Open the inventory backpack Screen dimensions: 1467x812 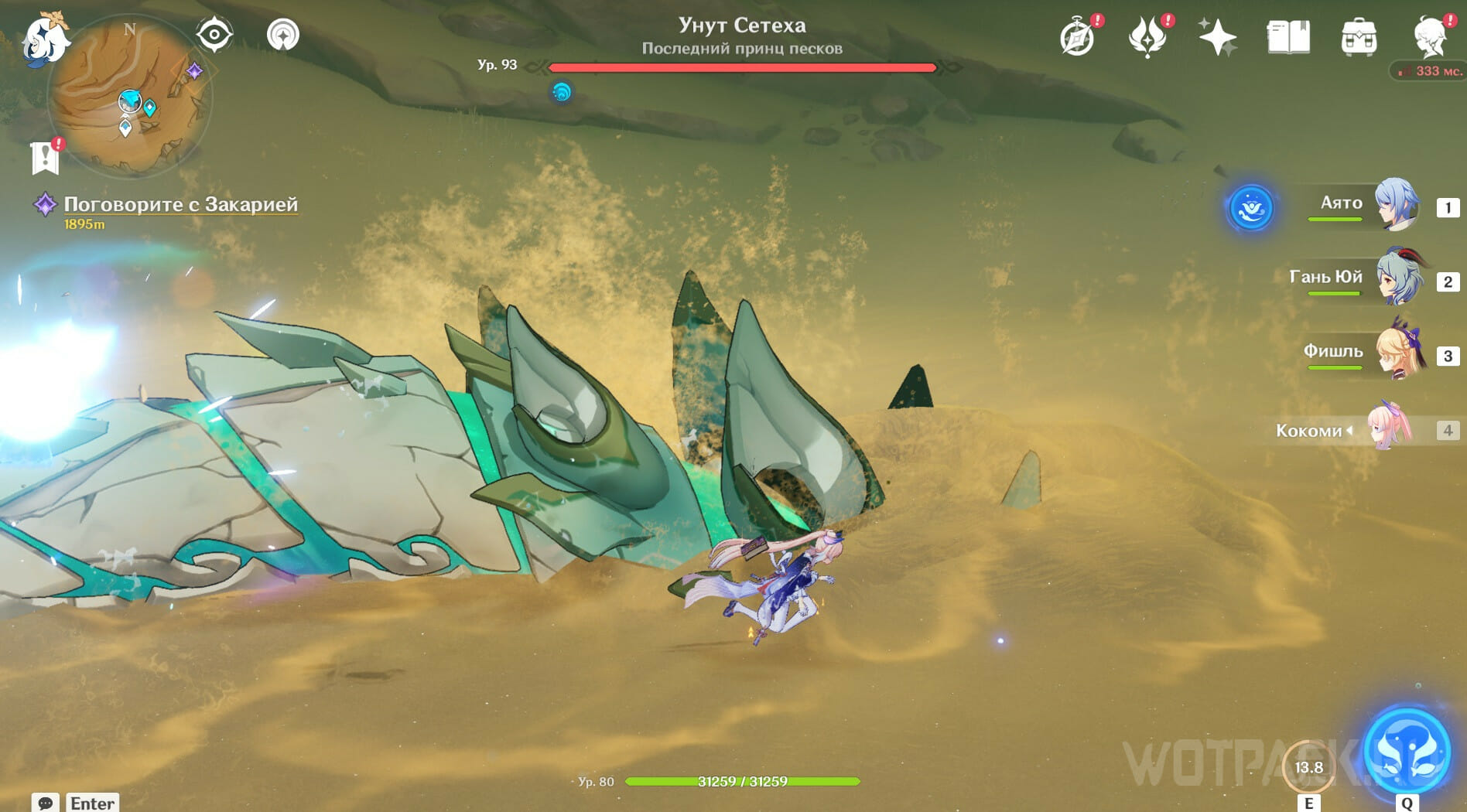tap(1359, 37)
